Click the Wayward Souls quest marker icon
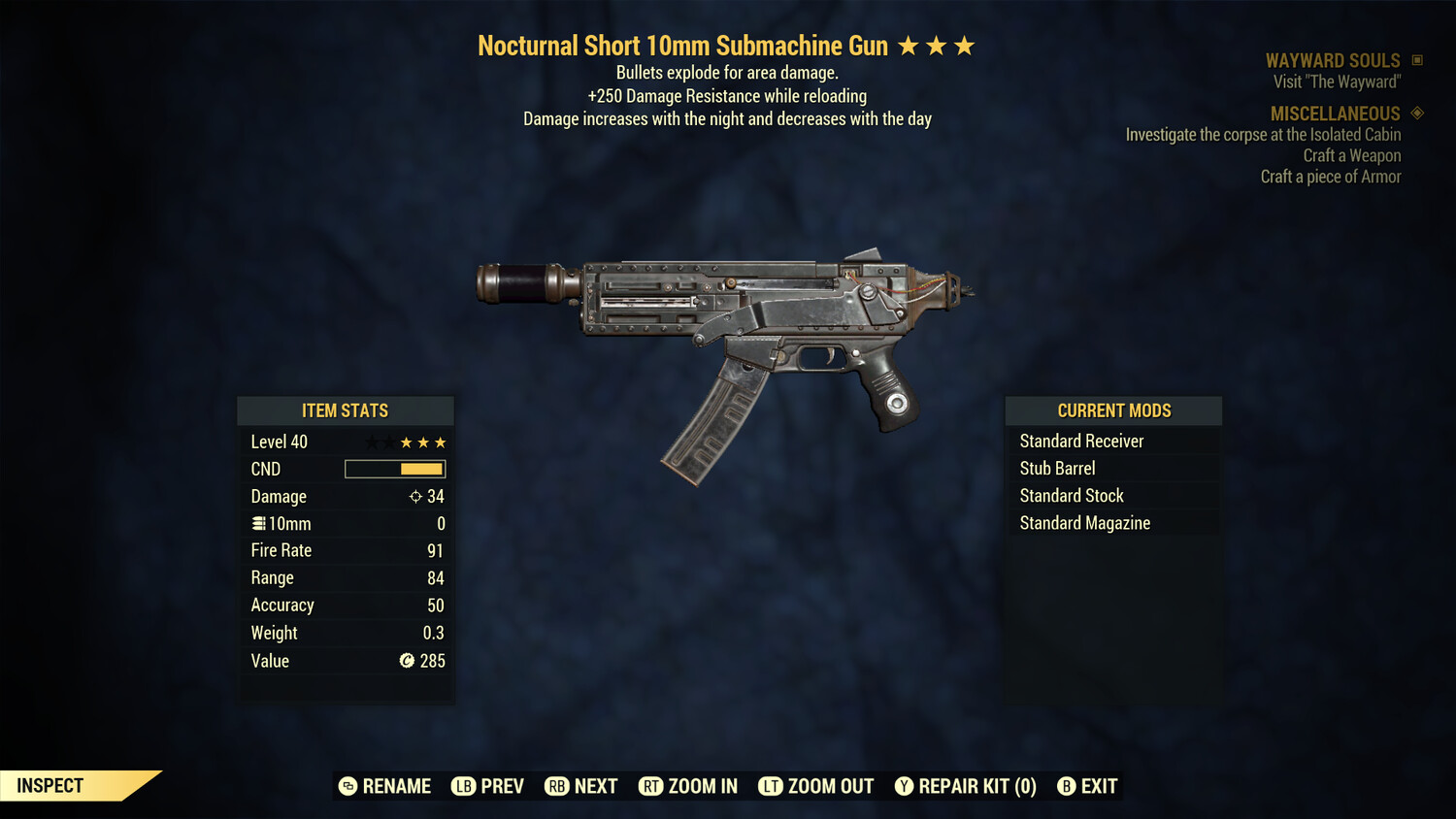 pyautogui.click(x=1416, y=59)
